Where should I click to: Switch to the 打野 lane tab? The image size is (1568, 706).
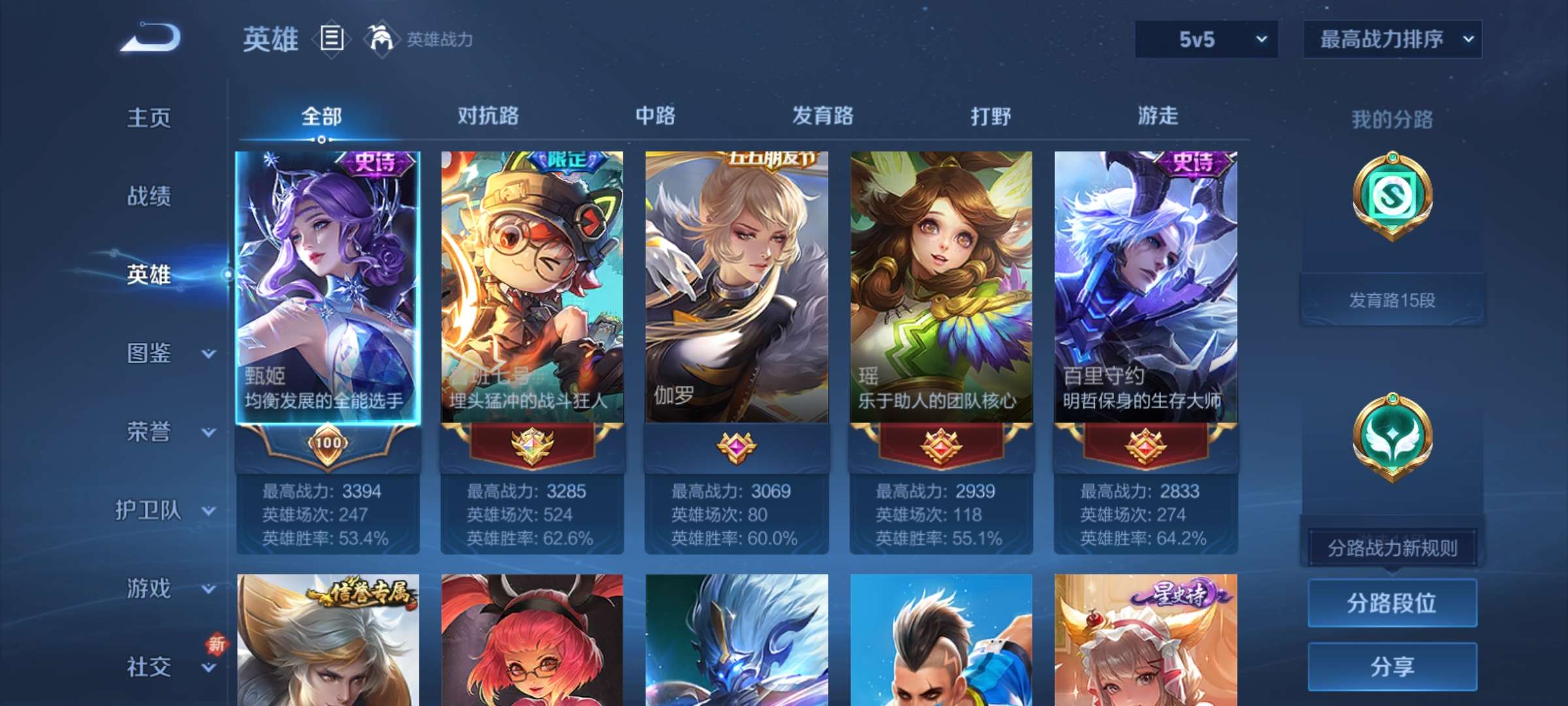[x=990, y=116]
